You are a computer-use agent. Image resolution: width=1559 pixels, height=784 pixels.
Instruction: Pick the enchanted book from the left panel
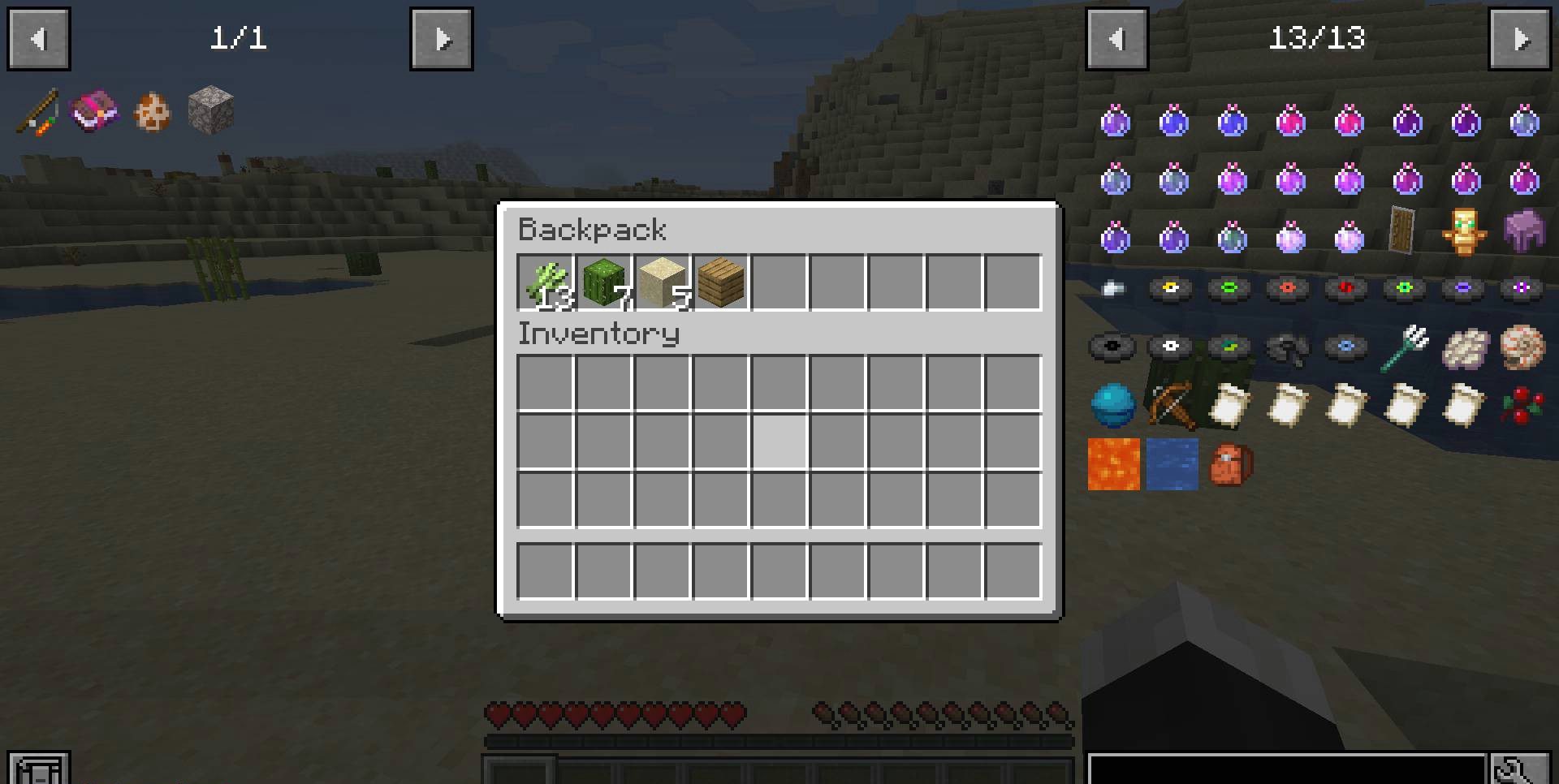[92, 110]
